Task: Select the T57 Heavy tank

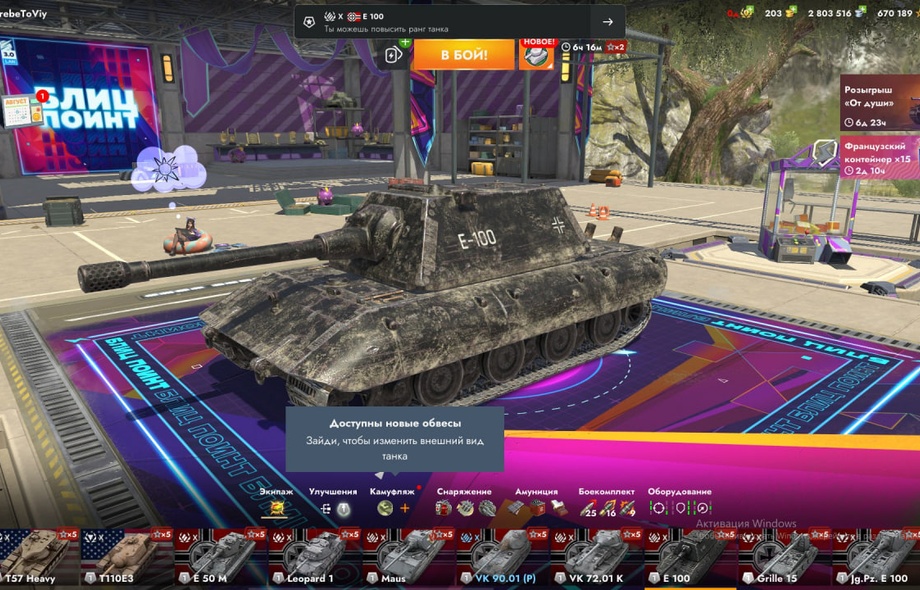Action: coord(35,557)
